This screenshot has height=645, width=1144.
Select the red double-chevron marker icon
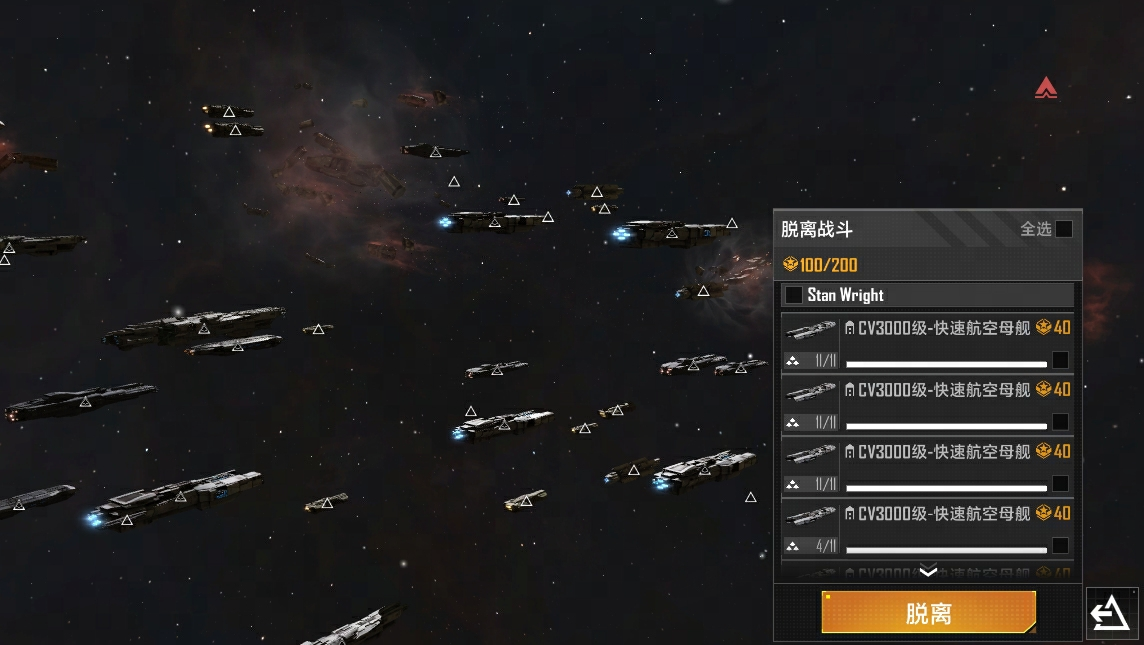[1046, 88]
